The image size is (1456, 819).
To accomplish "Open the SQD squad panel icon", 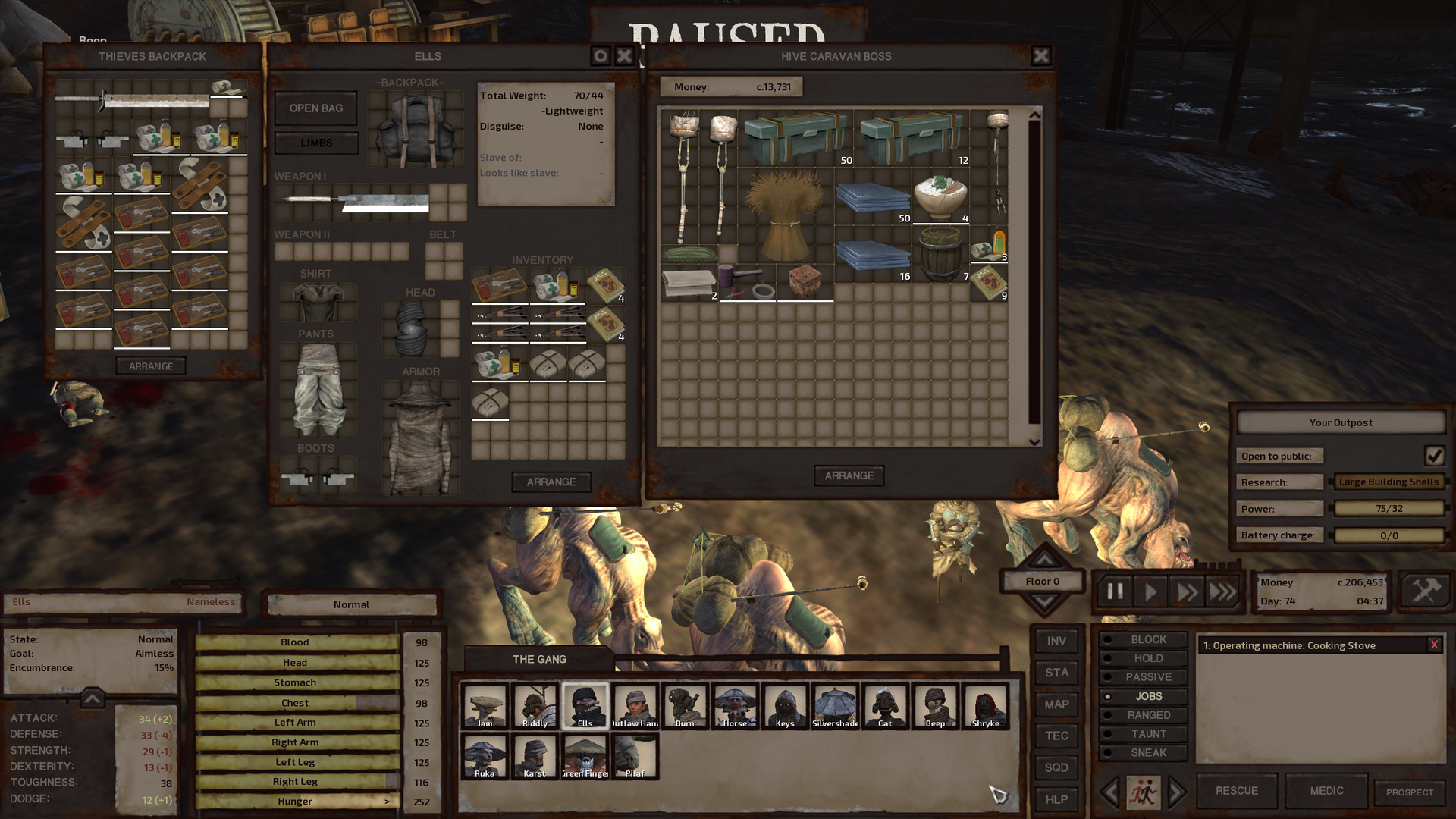I will [x=1056, y=768].
